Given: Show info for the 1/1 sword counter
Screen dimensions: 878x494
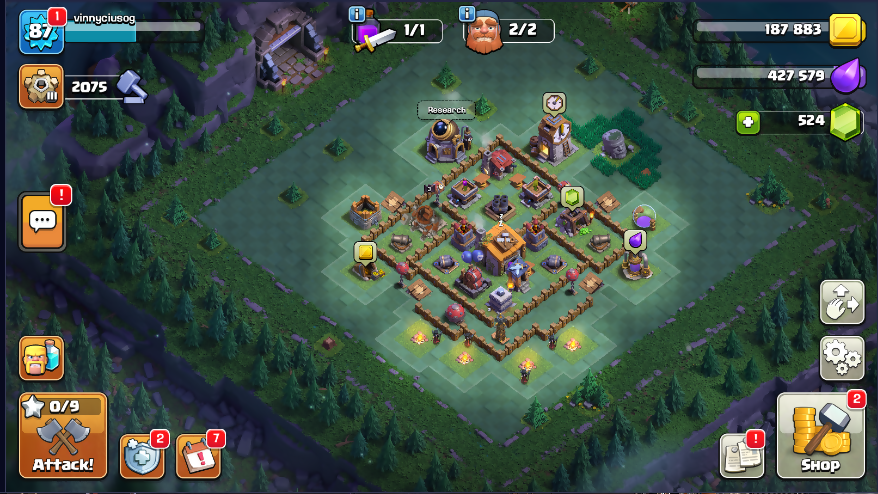Looking at the screenshot, I should [356, 13].
